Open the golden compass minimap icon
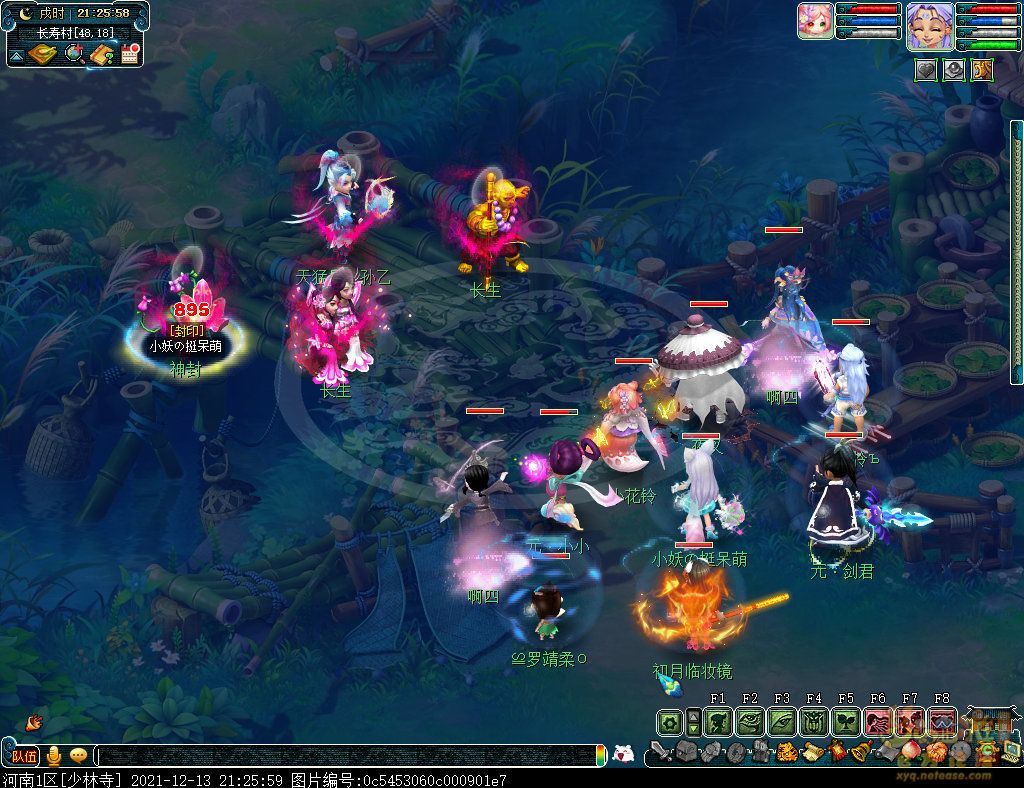Screen dimensions: 1024x788 (41, 54)
